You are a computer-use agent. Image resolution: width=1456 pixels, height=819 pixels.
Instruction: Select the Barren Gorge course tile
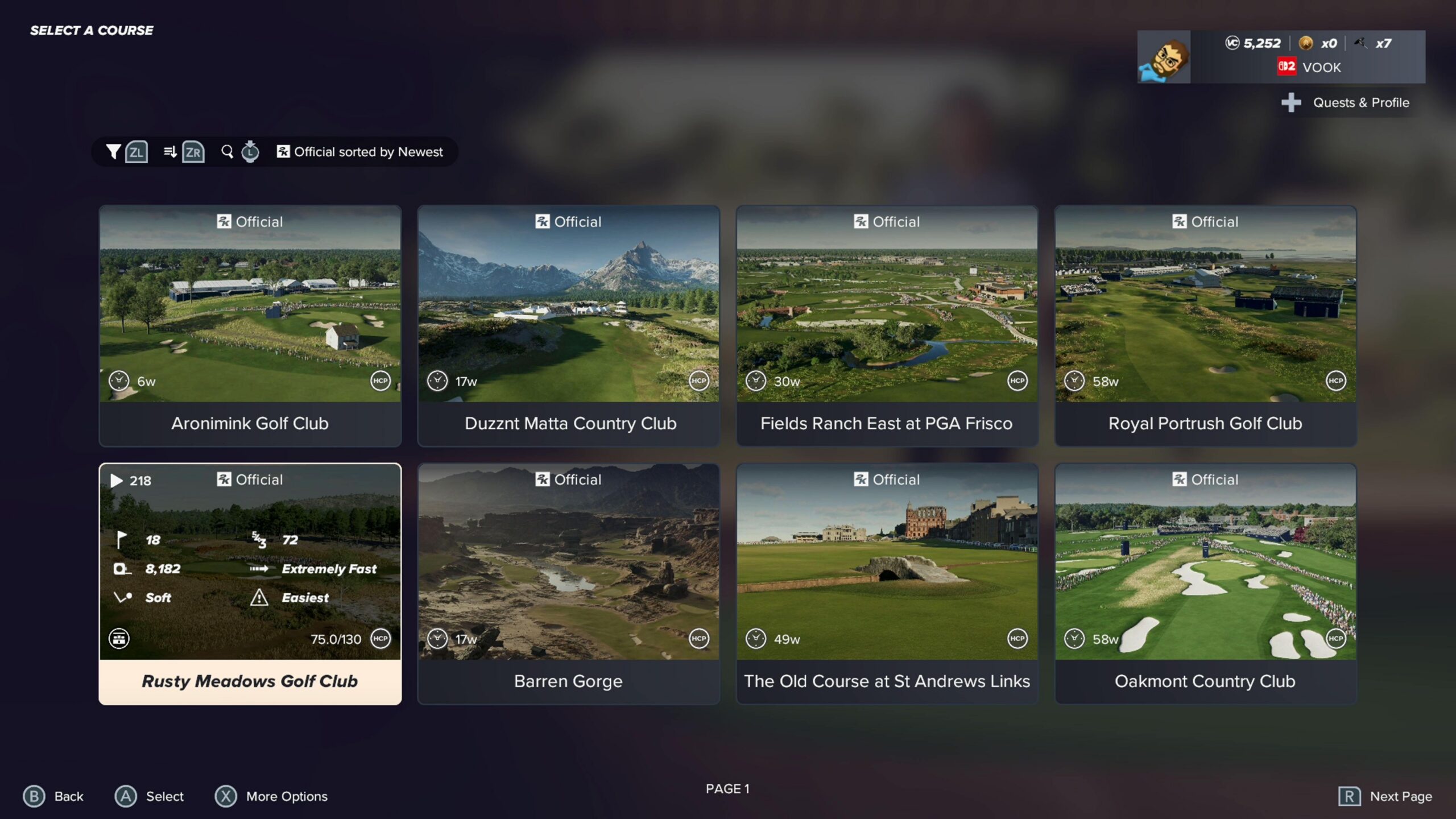tap(569, 584)
